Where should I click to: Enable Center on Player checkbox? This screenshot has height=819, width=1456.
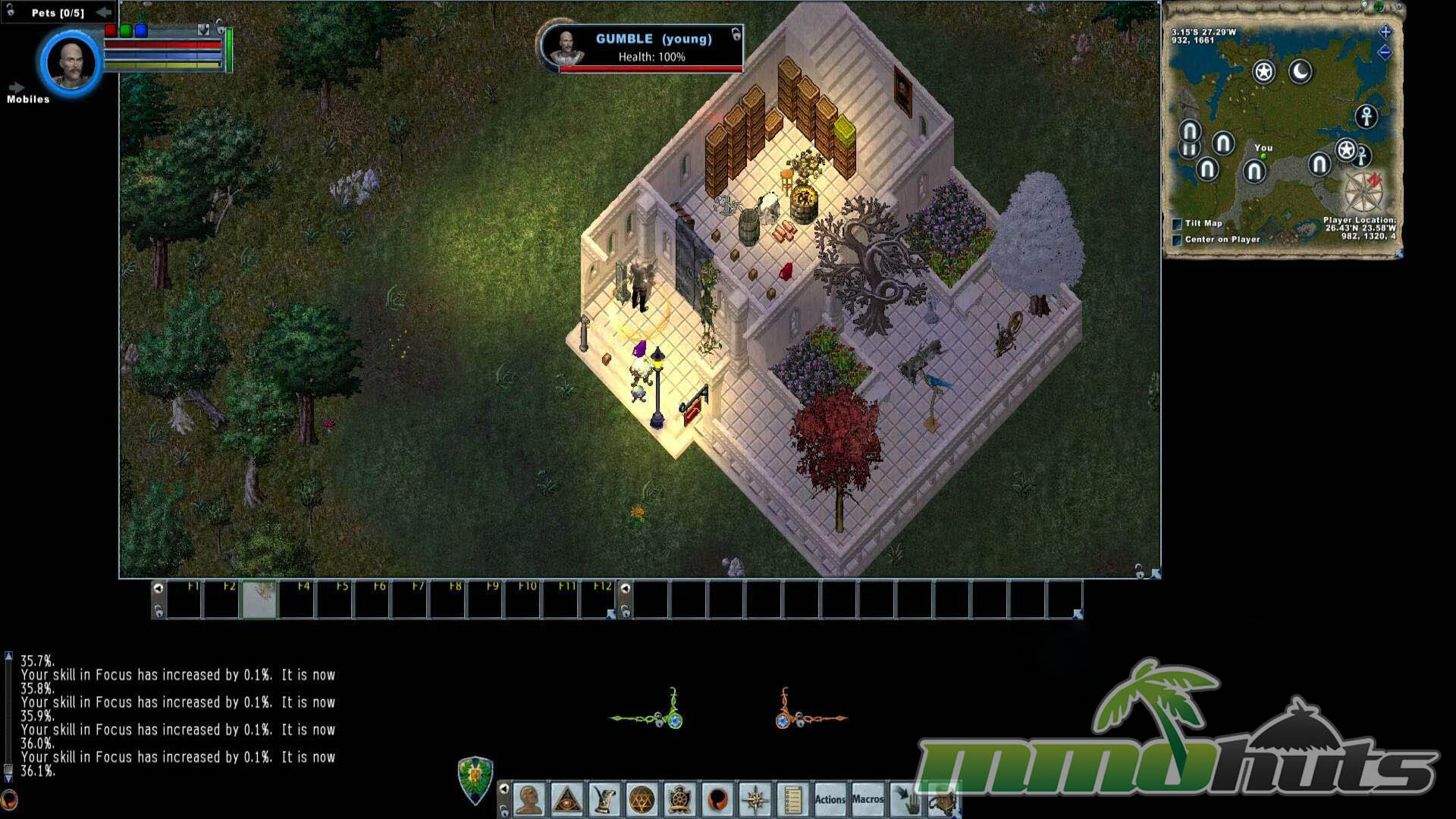tap(1177, 240)
